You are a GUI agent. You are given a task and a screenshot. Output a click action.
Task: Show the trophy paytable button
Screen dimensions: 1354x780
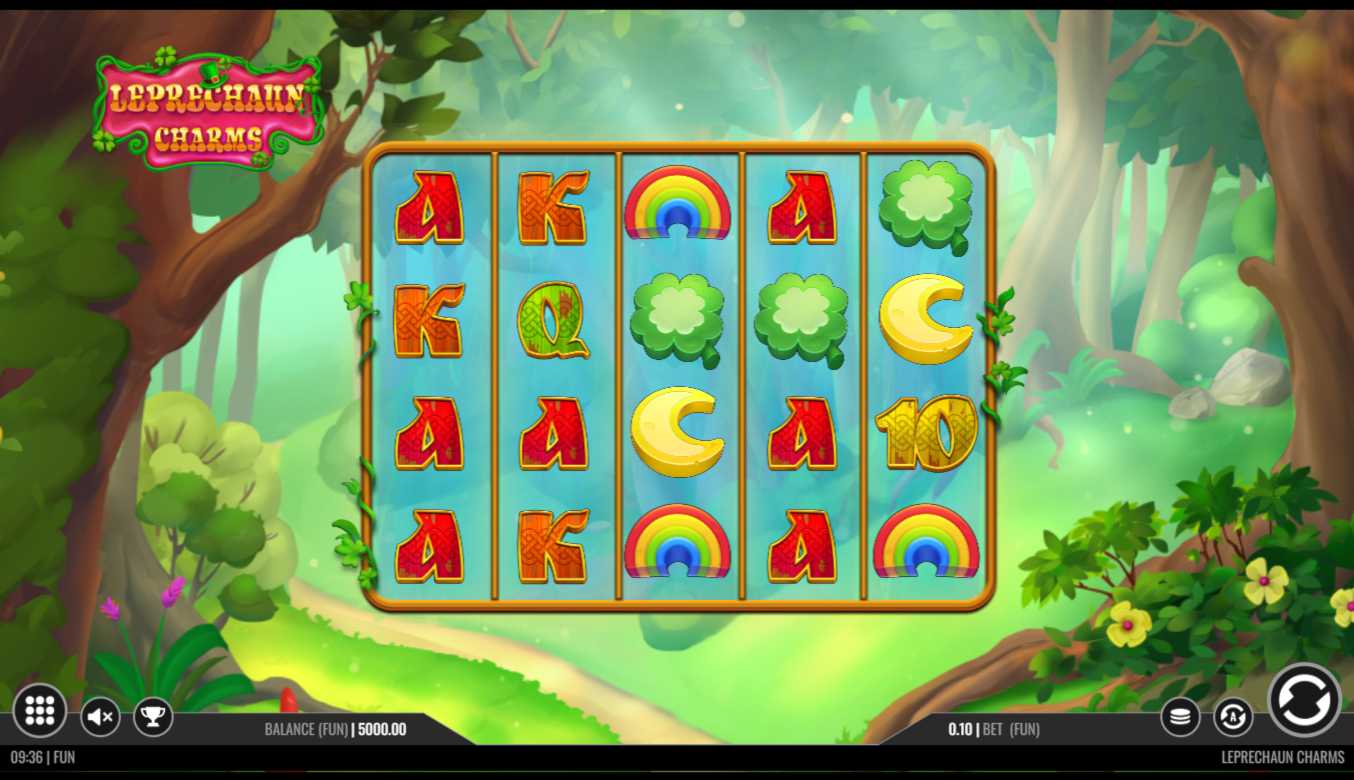(x=153, y=716)
